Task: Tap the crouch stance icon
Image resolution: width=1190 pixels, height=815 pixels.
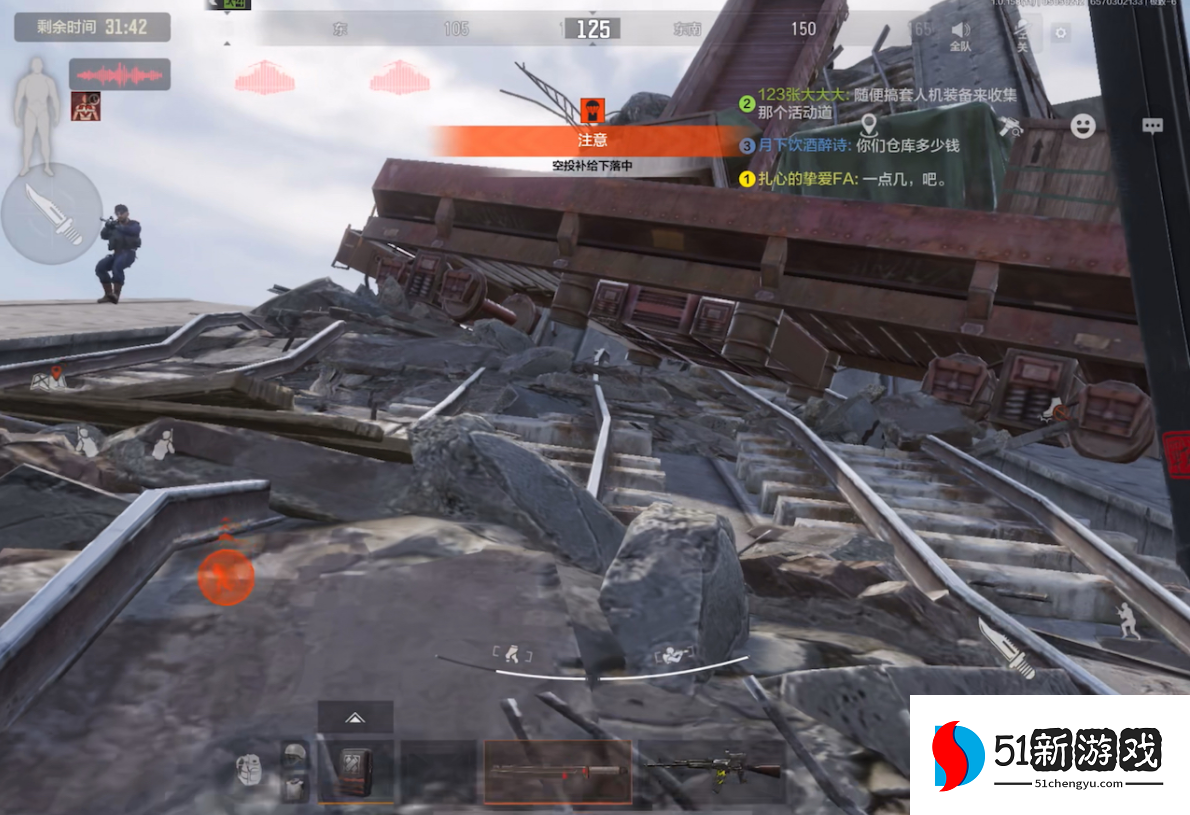Action: pyautogui.click(x=513, y=655)
